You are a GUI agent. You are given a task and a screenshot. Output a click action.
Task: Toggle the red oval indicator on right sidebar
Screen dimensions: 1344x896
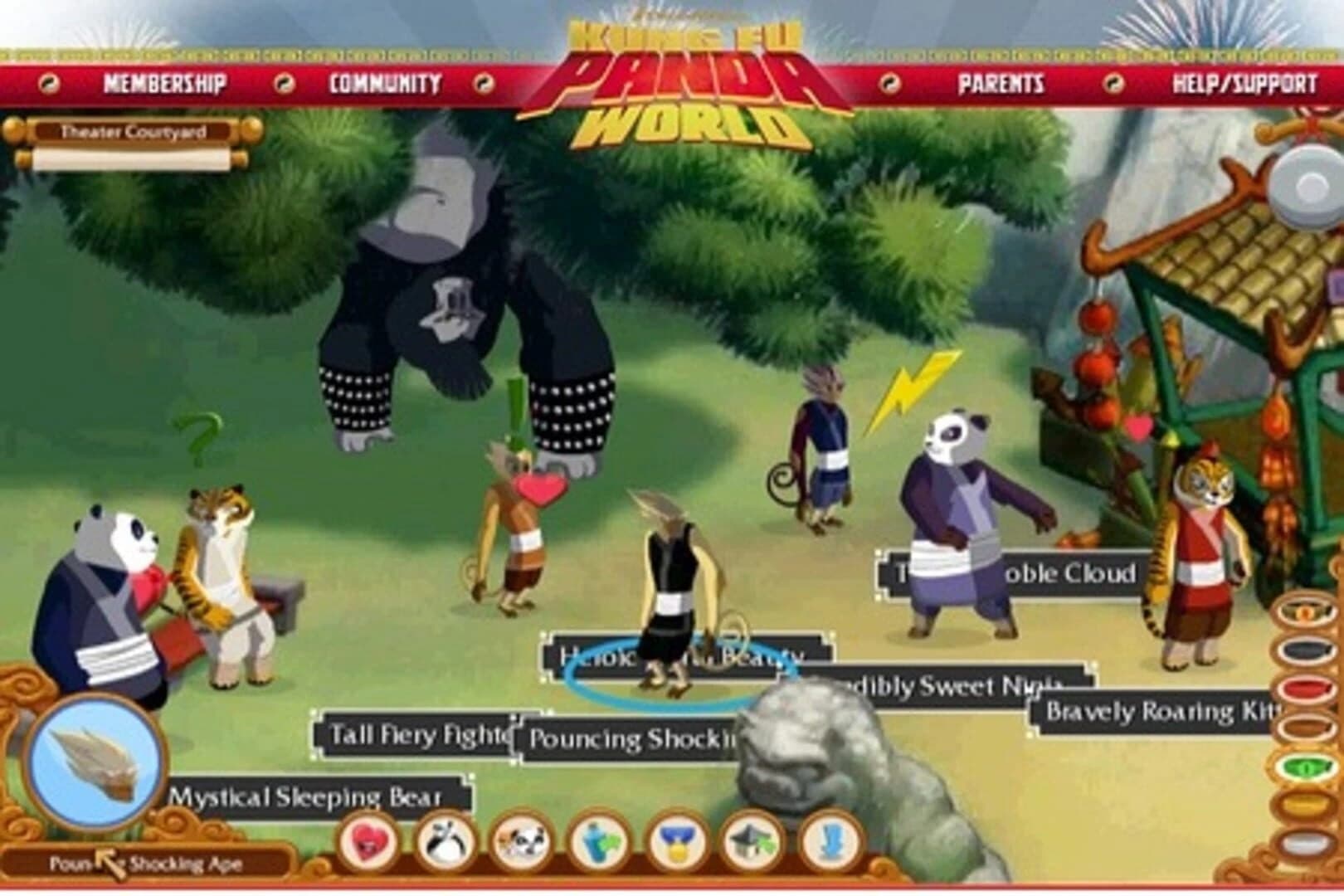[1307, 689]
